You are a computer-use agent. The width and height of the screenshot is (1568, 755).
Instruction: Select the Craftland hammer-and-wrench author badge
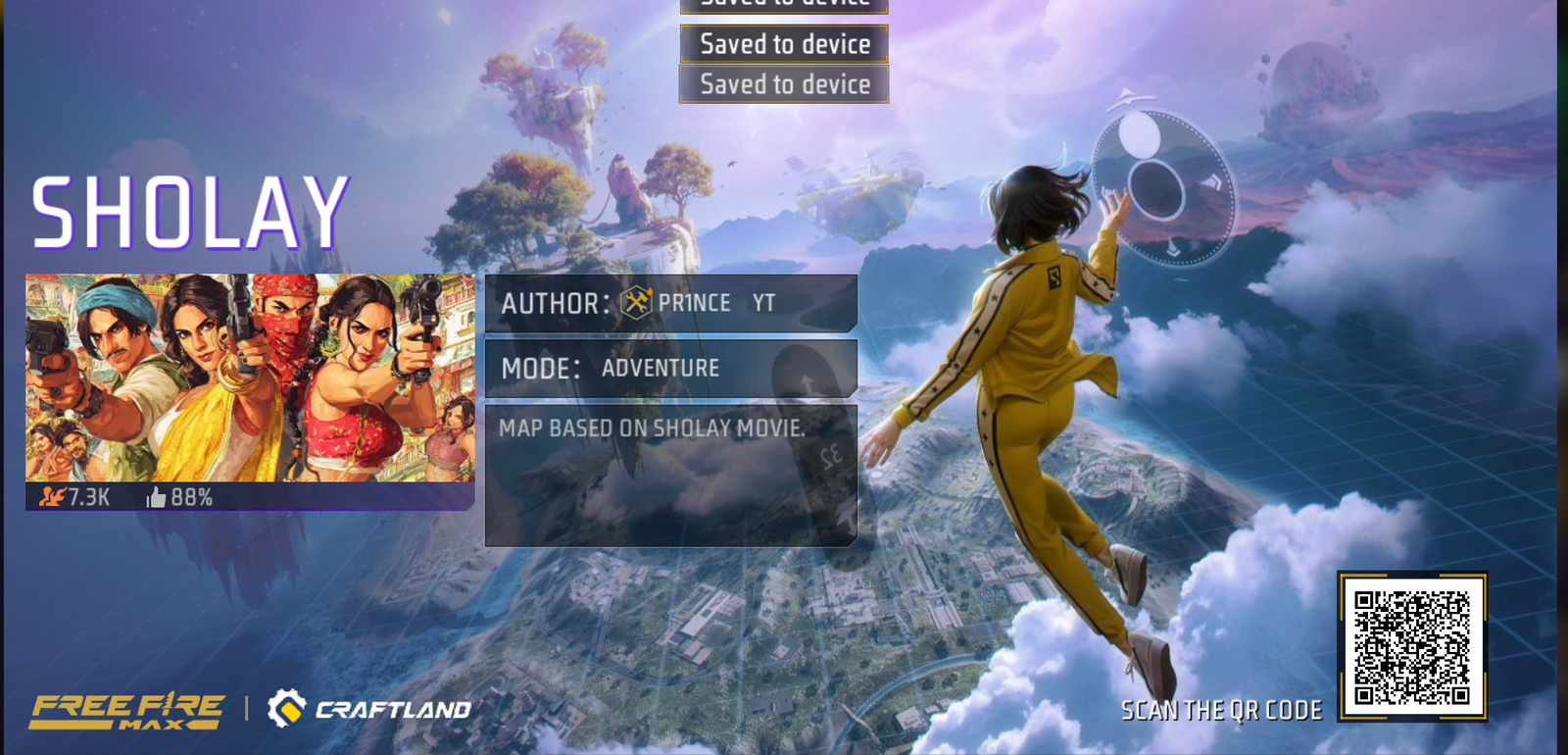coord(638,303)
